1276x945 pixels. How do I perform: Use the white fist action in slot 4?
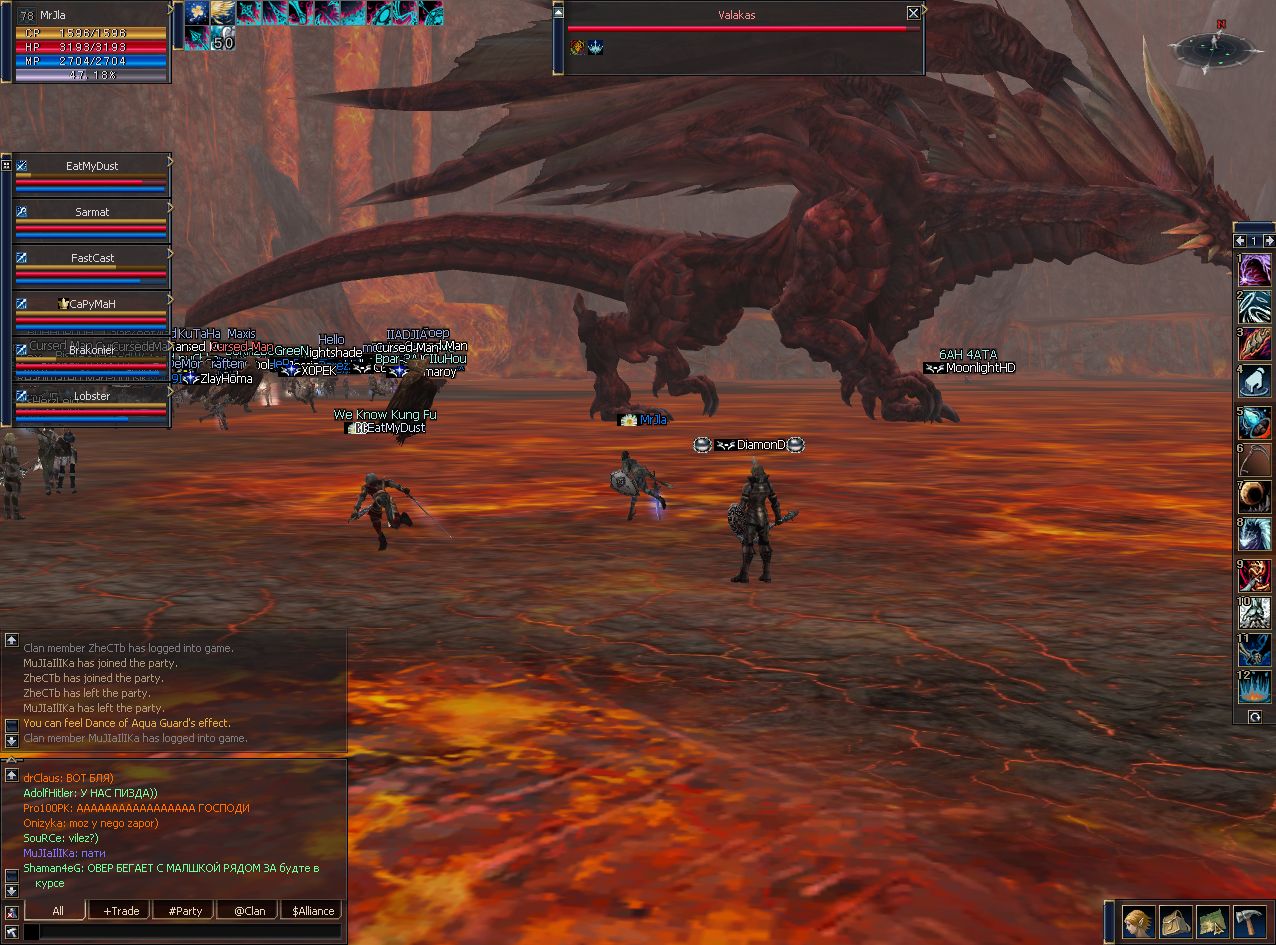1255,382
